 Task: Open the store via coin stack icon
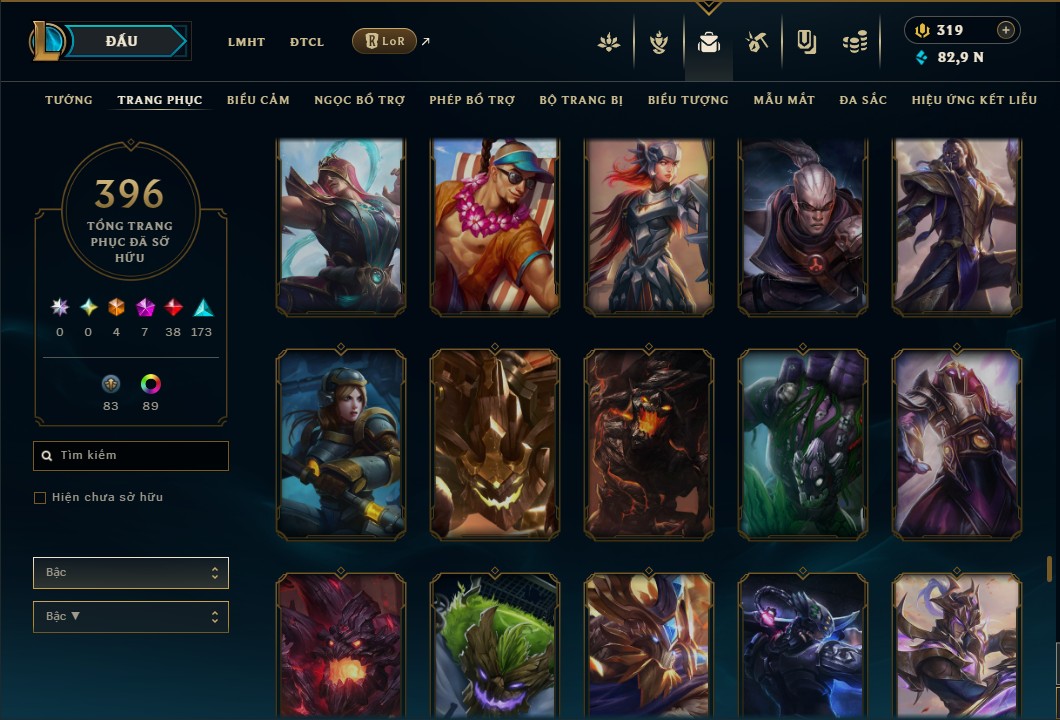854,42
